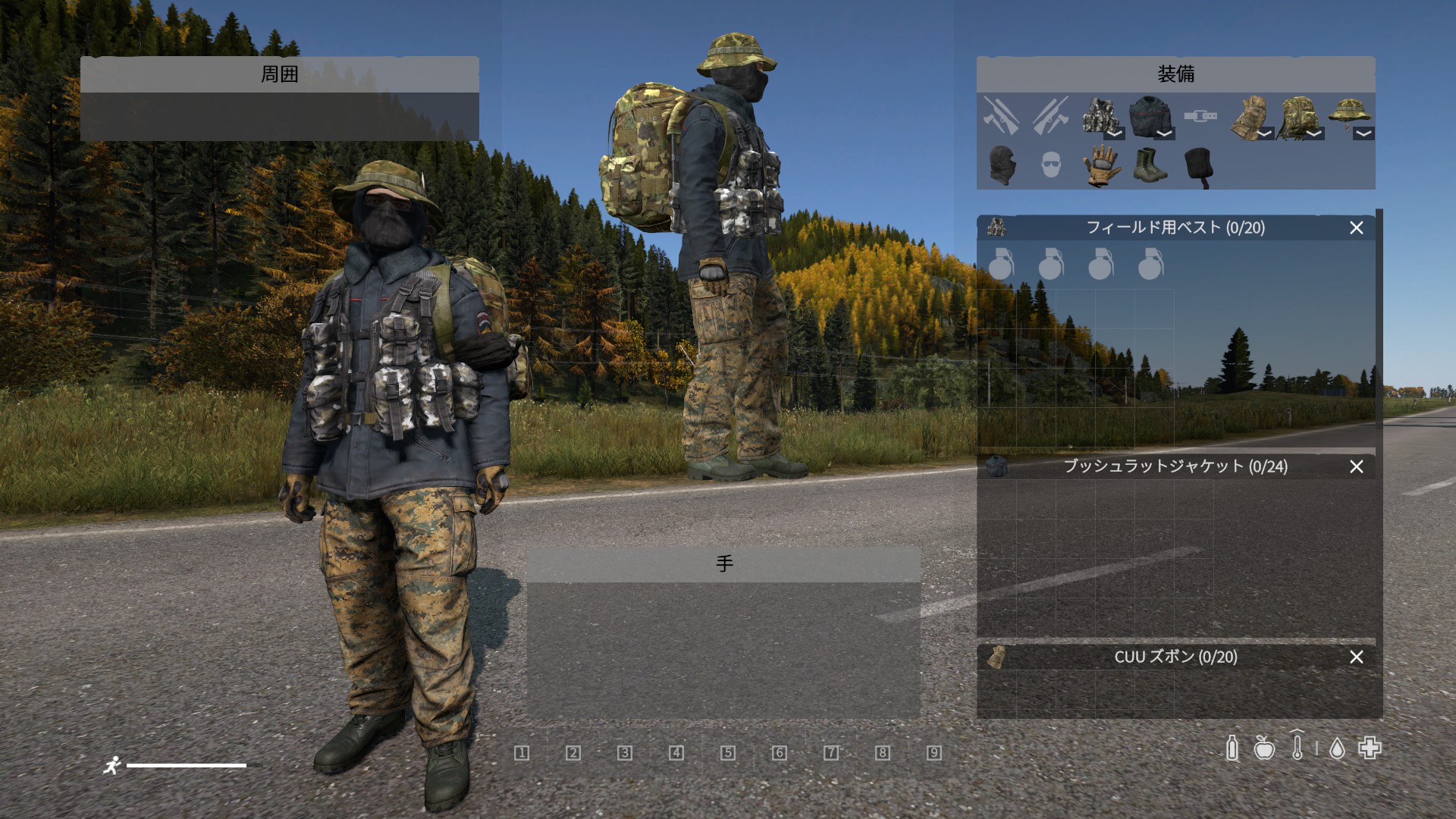Close the CUU ズボン container
Viewport: 1456px width, 819px height.
pos(1357,657)
